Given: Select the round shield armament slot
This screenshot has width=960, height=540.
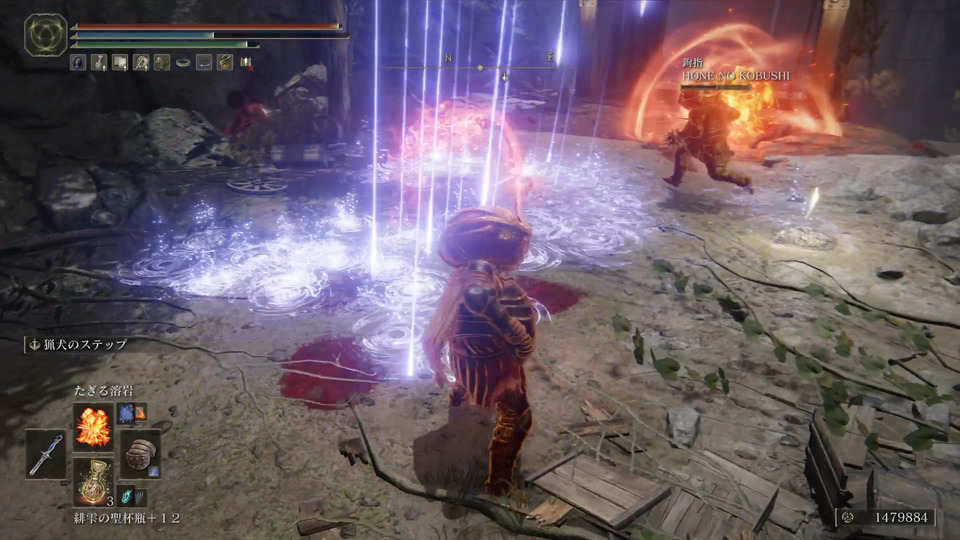Looking at the screenshot, I should pyautogui.click(x=141, y=453).
